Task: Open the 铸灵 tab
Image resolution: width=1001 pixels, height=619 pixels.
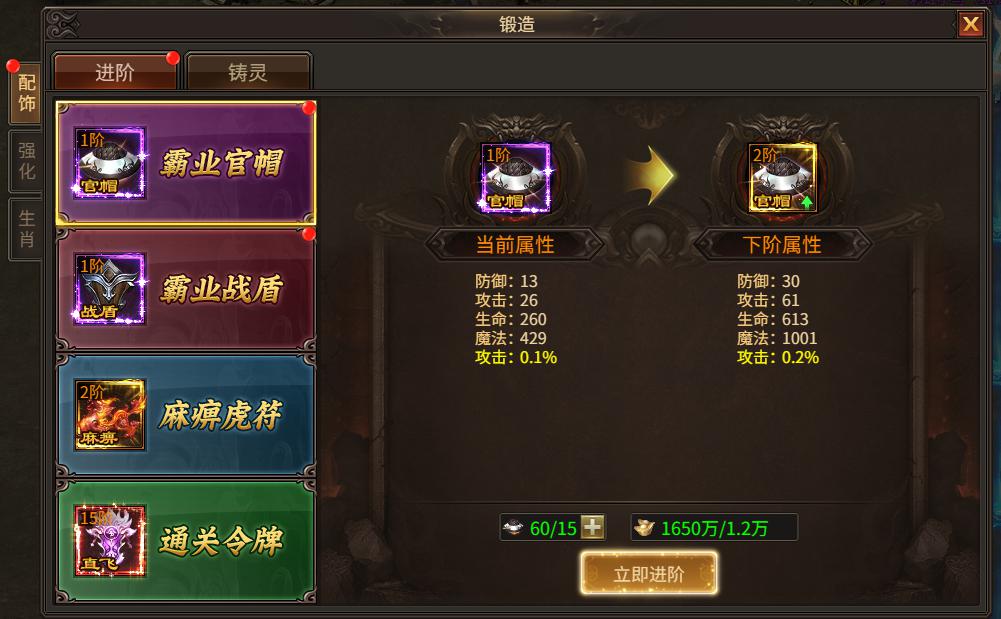Action: pyautogui.click(x=248, y=73)
